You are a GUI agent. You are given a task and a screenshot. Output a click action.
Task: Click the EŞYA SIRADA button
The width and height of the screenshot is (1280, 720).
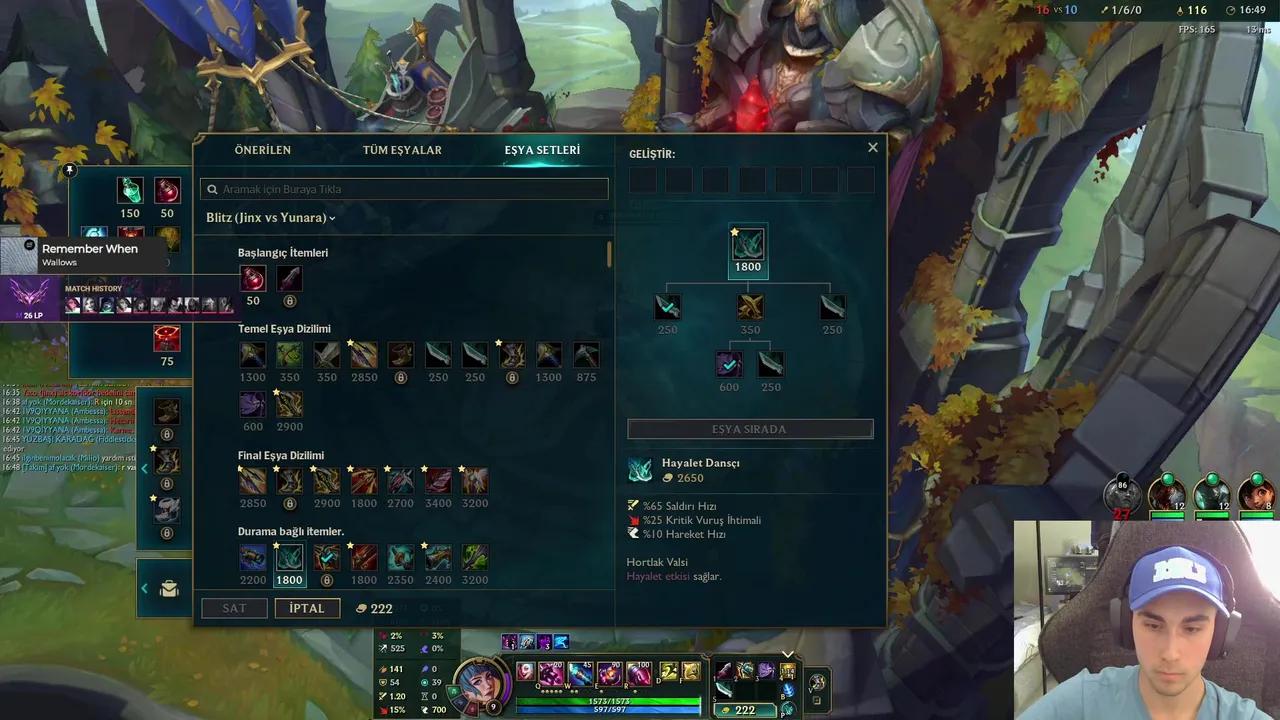(x=749, y=428)
